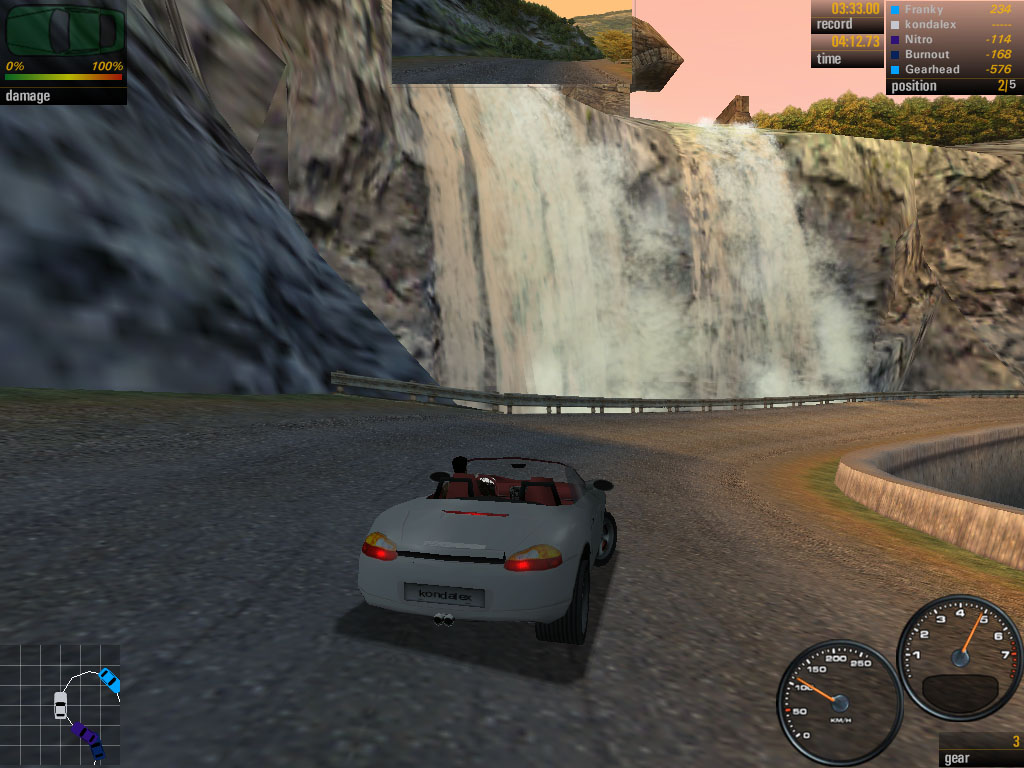Click the rear-view mirror display
This screenshot has width=1024, height=768.
[x=511, y=41]
